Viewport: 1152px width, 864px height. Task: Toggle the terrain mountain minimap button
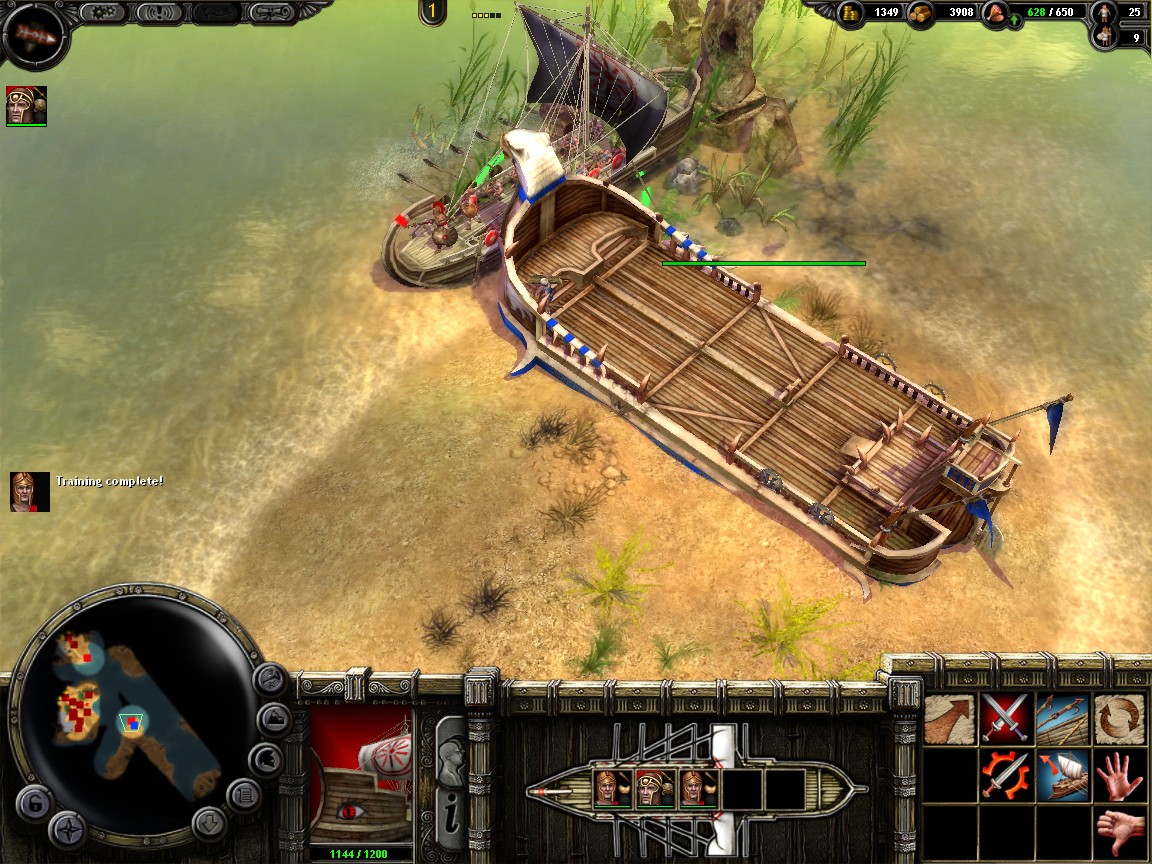(x=274, y=720)
